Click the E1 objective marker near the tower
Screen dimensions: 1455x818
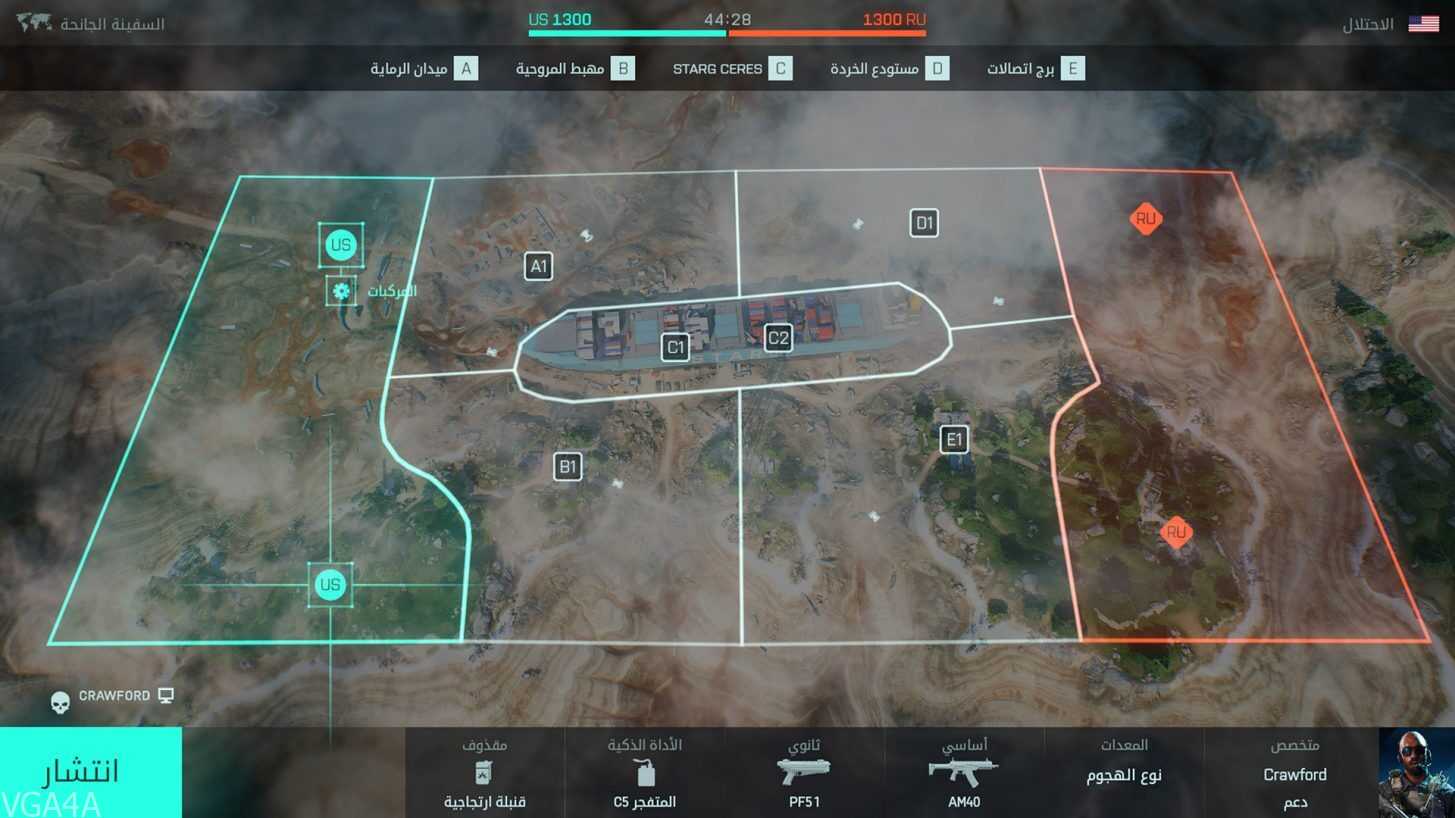(953, 439)
